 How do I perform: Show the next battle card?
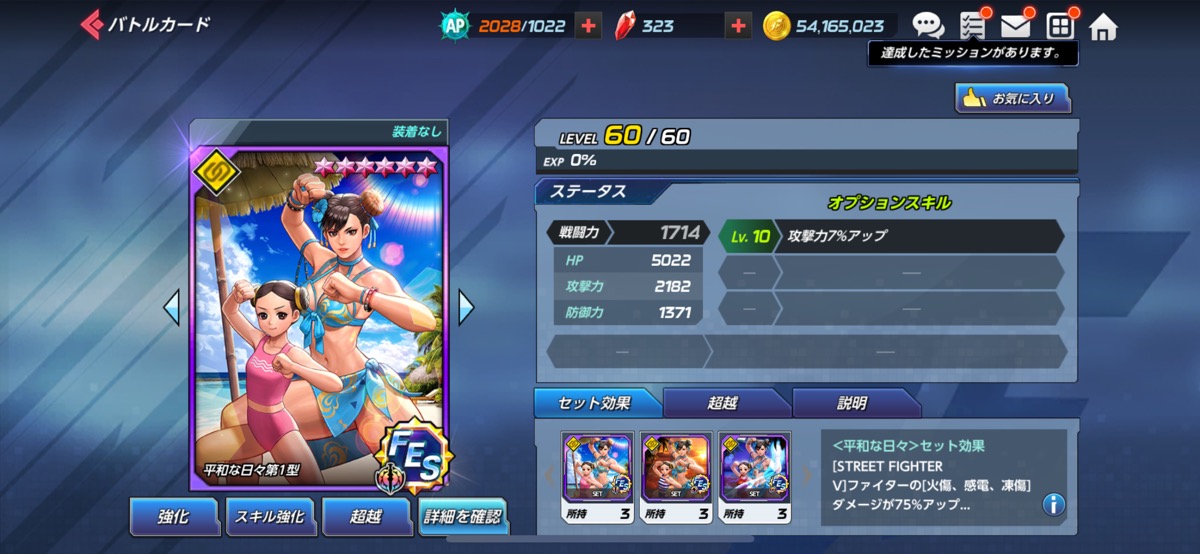(466, 307)
